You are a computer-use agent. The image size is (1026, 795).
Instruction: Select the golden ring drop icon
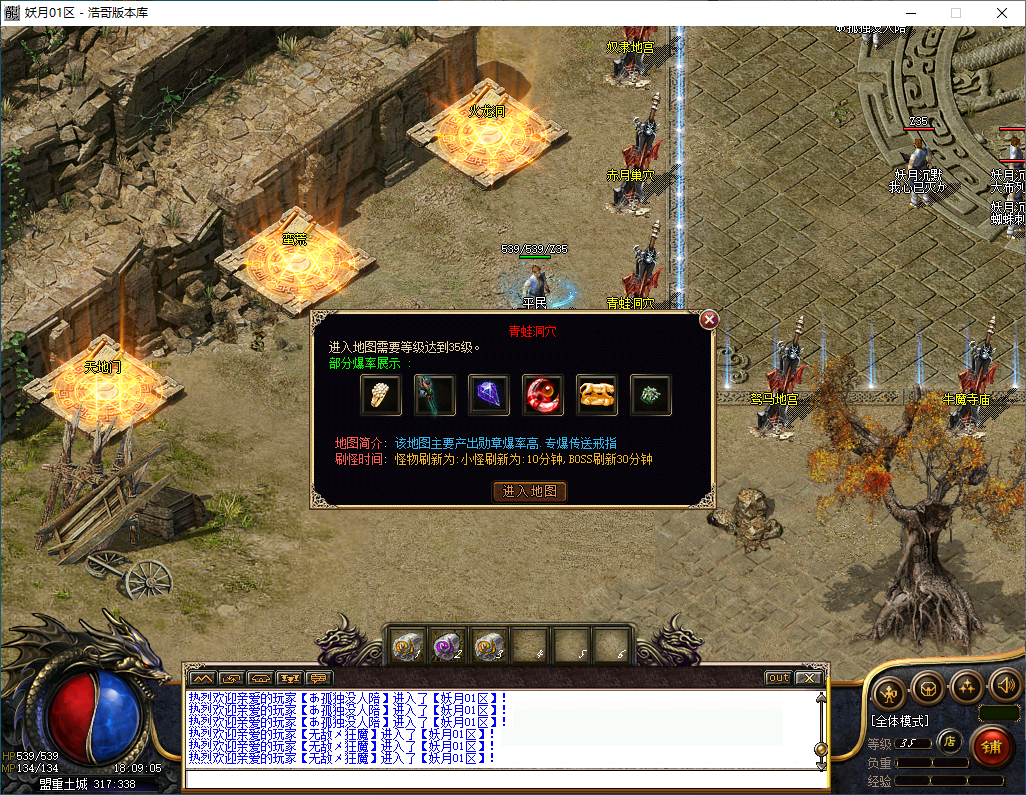pos(380,396)
